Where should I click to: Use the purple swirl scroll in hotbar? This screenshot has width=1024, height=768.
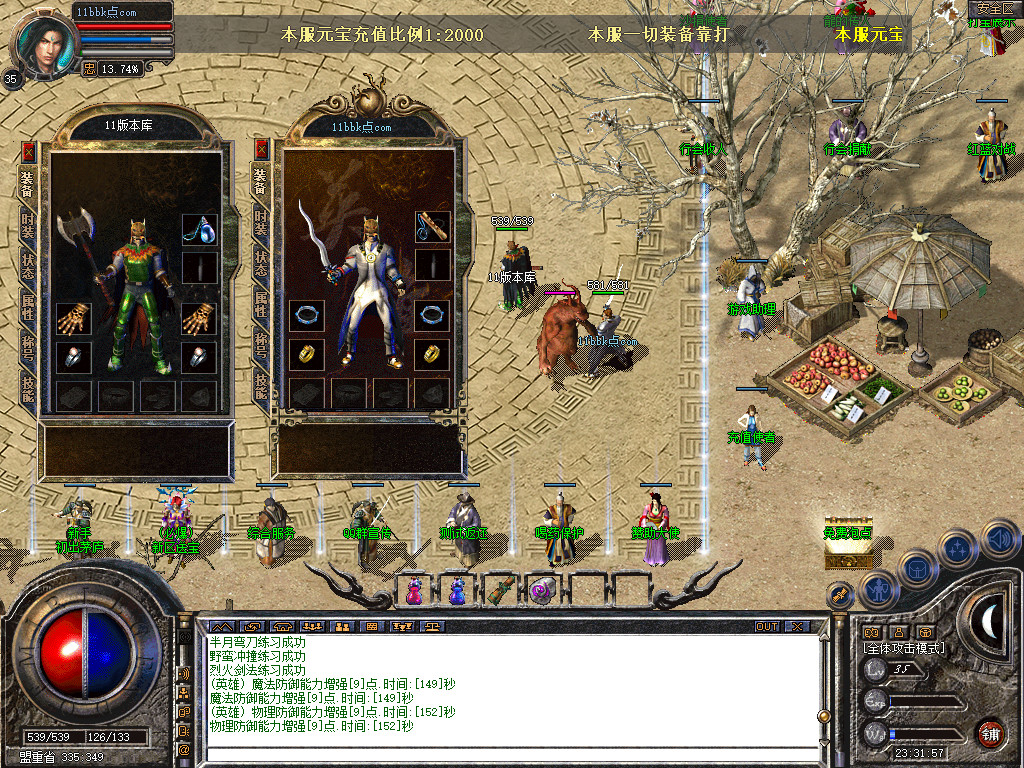[541, 590]
